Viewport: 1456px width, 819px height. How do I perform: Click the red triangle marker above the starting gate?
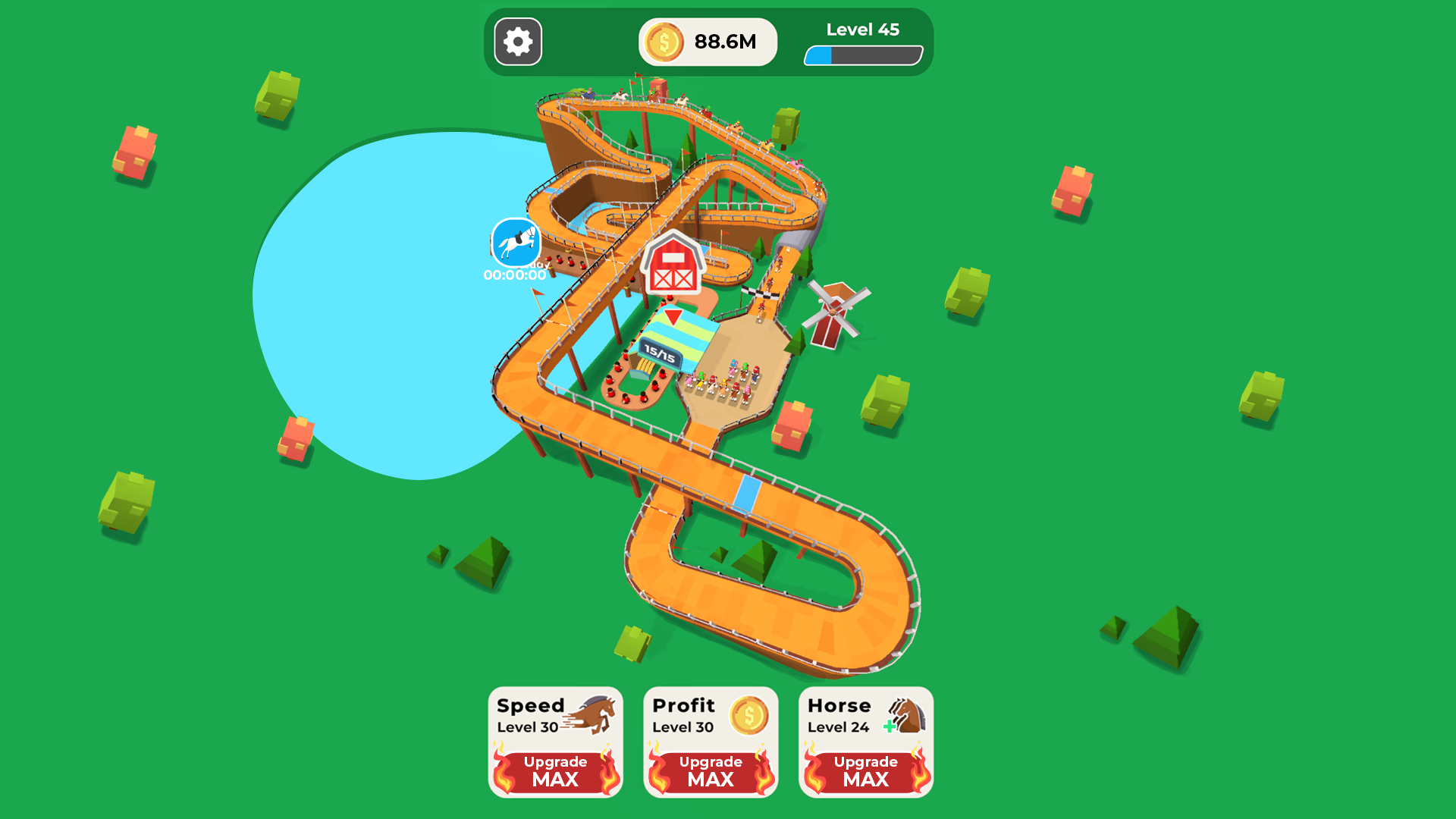pyautogui.click(x=673, y=316)
